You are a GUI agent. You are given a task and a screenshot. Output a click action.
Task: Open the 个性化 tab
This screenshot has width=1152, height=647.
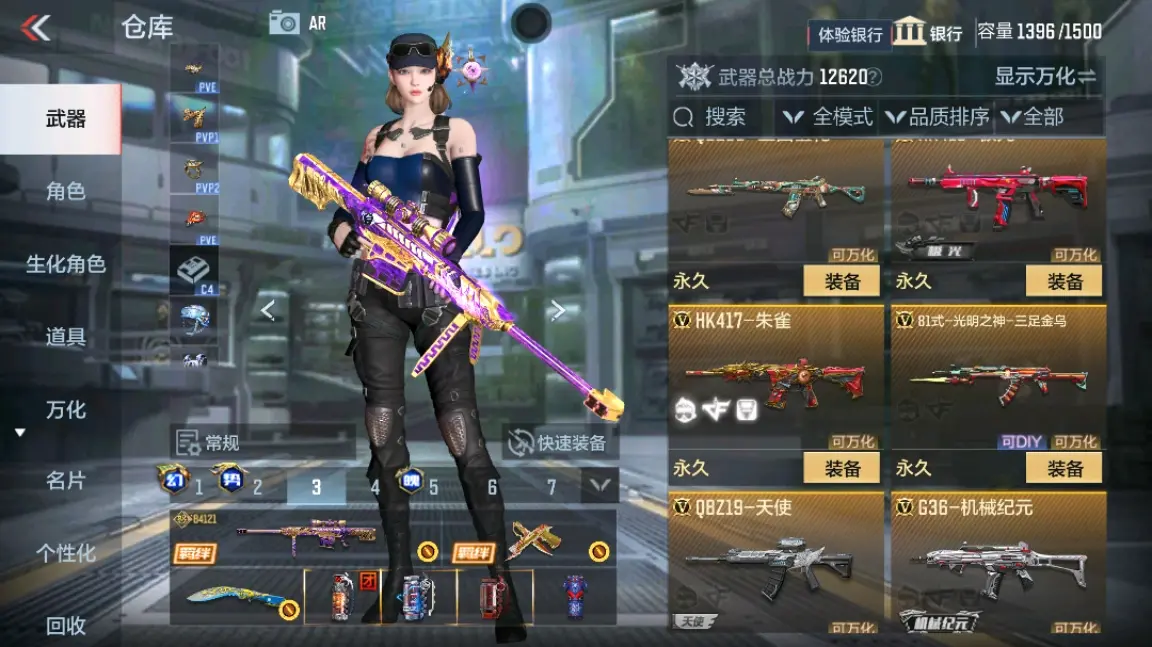click(65, 553)
